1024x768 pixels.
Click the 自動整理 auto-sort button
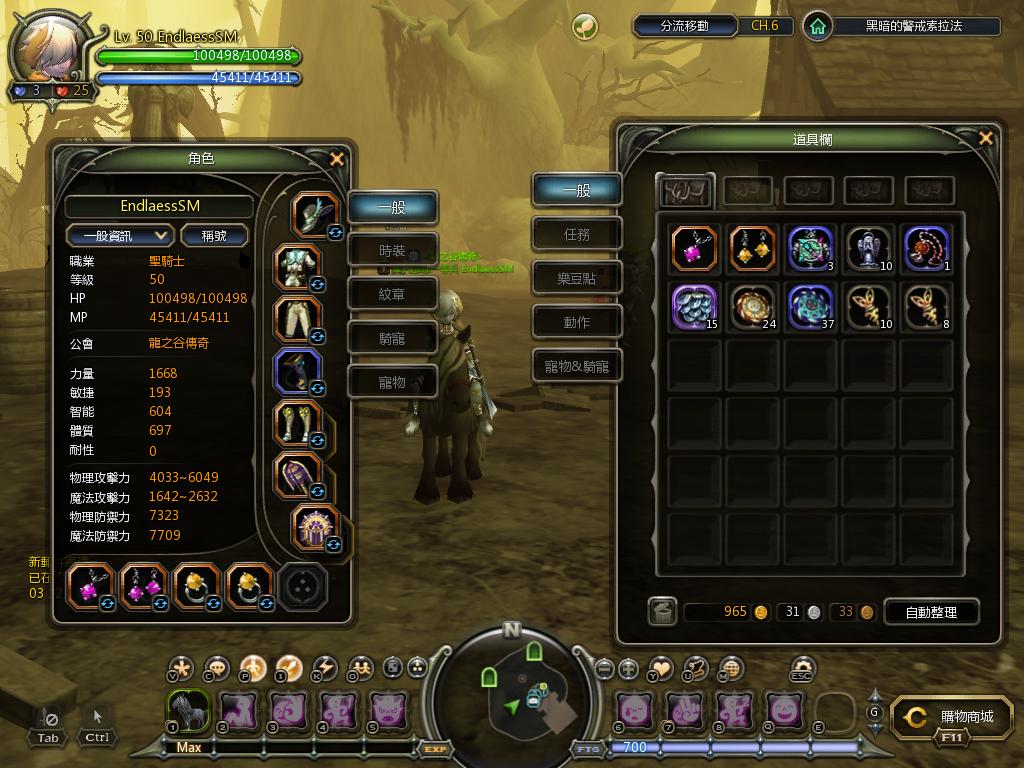(x=930, y=612)
